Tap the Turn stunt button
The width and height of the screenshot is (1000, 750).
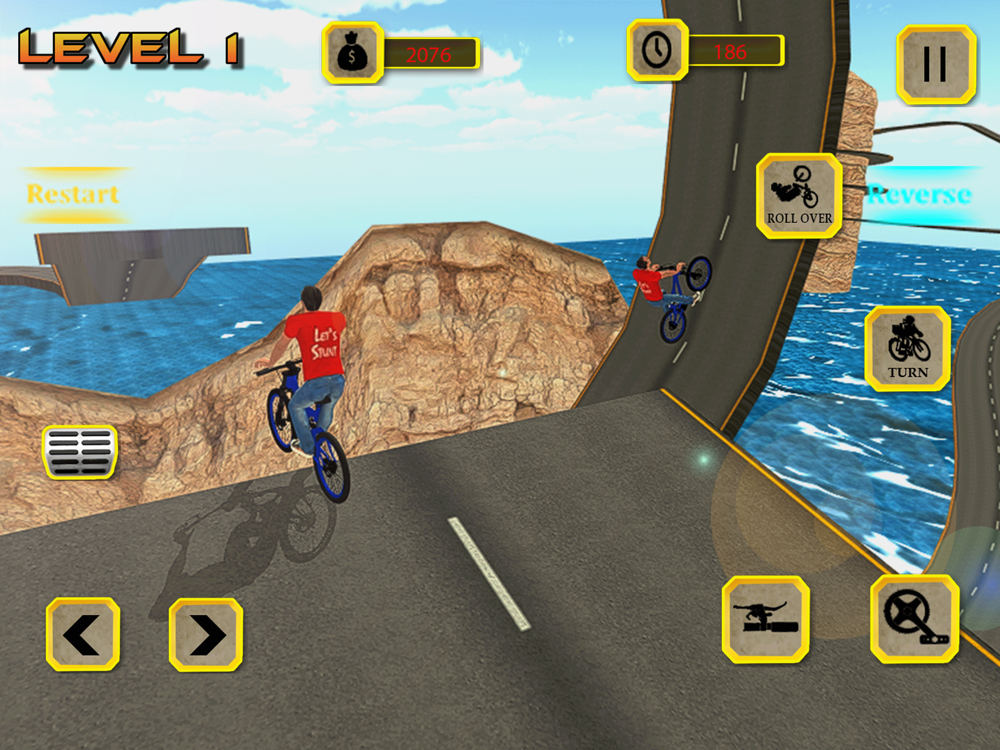click(907, 348)
